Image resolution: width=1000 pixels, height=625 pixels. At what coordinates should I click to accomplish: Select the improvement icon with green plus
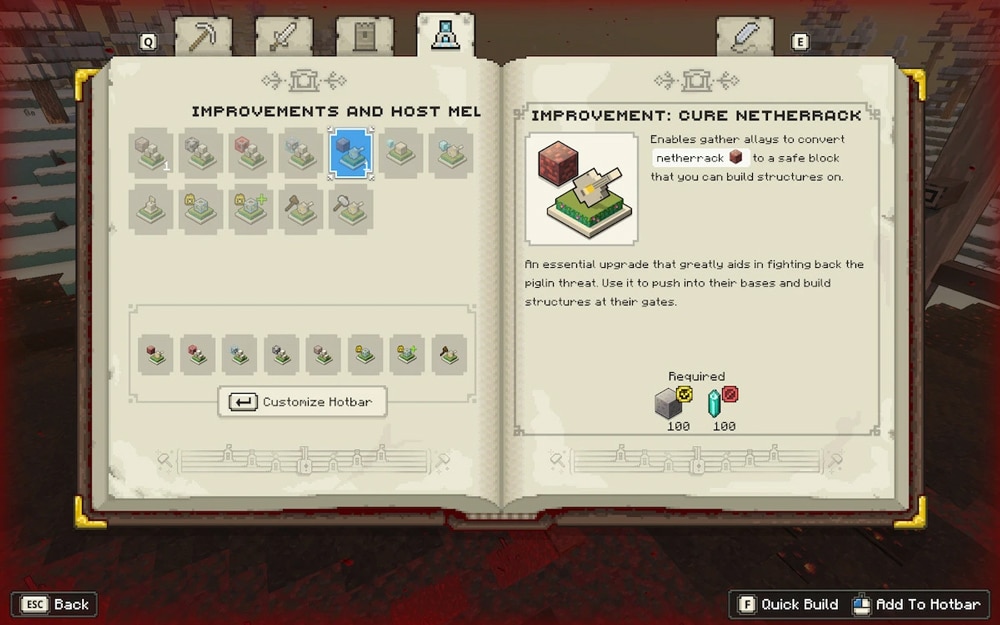(251, 208)
